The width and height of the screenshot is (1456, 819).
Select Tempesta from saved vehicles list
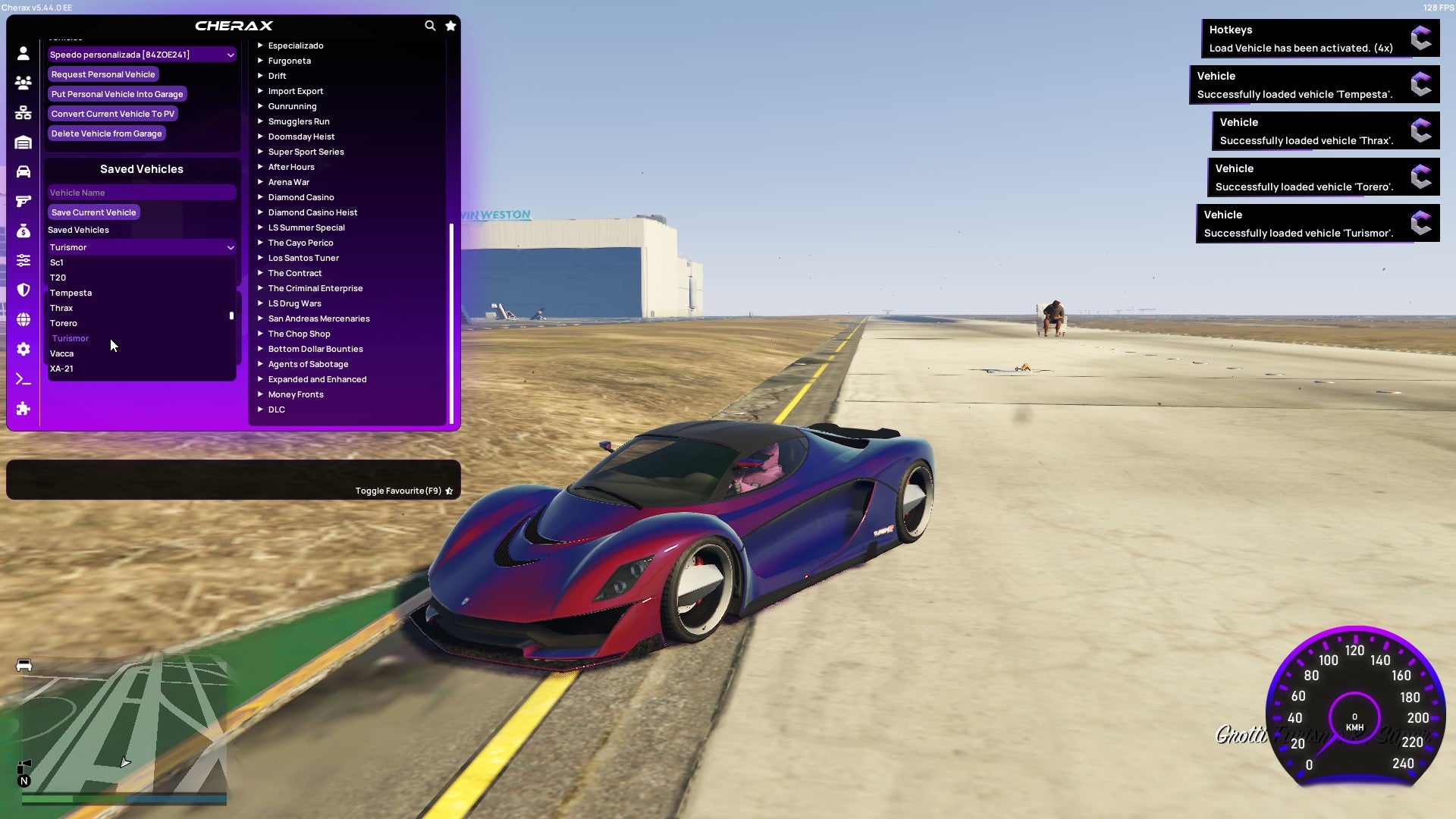[71, 293]
